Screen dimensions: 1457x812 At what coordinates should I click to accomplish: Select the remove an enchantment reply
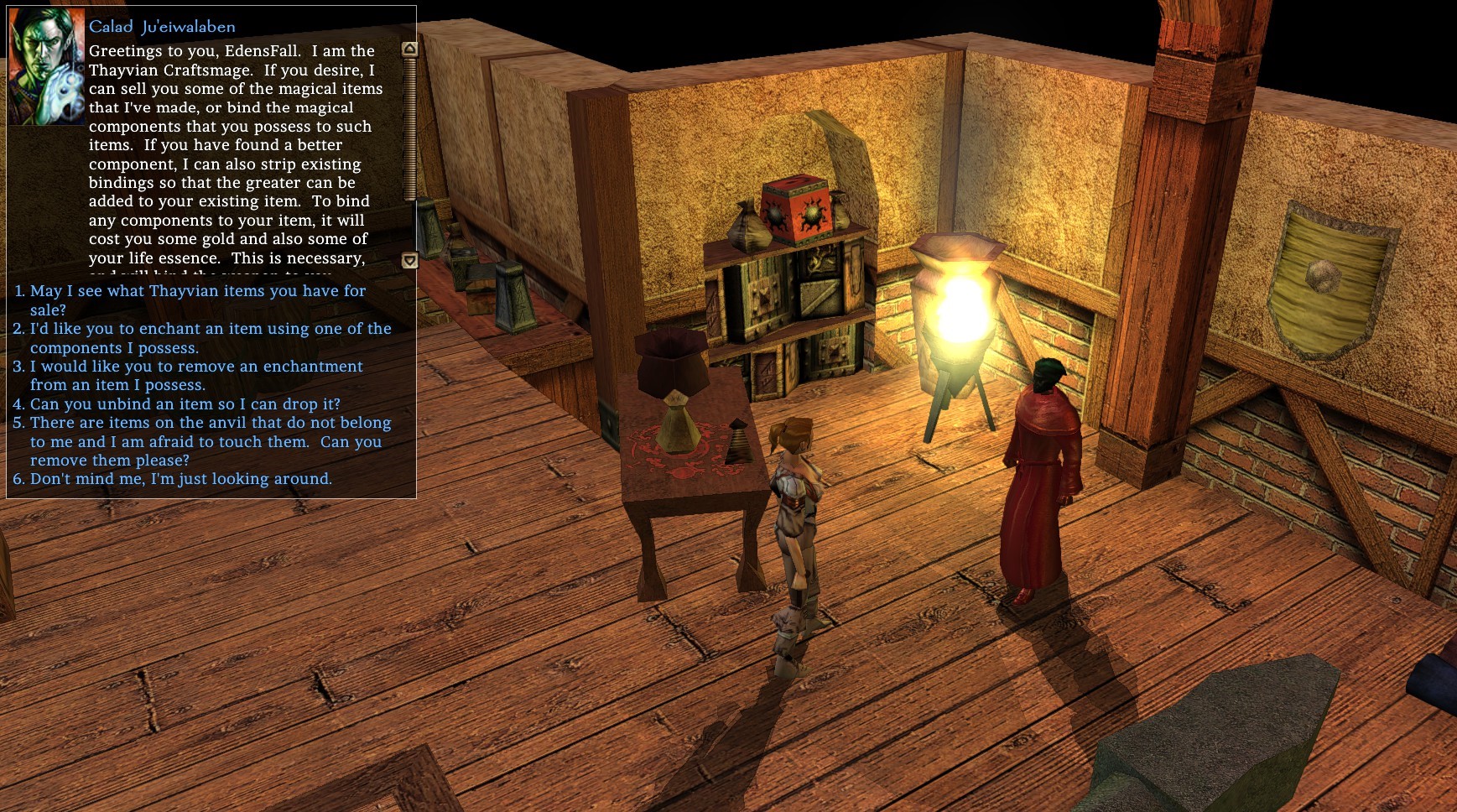pyautogui.click(x=195, y=367)
